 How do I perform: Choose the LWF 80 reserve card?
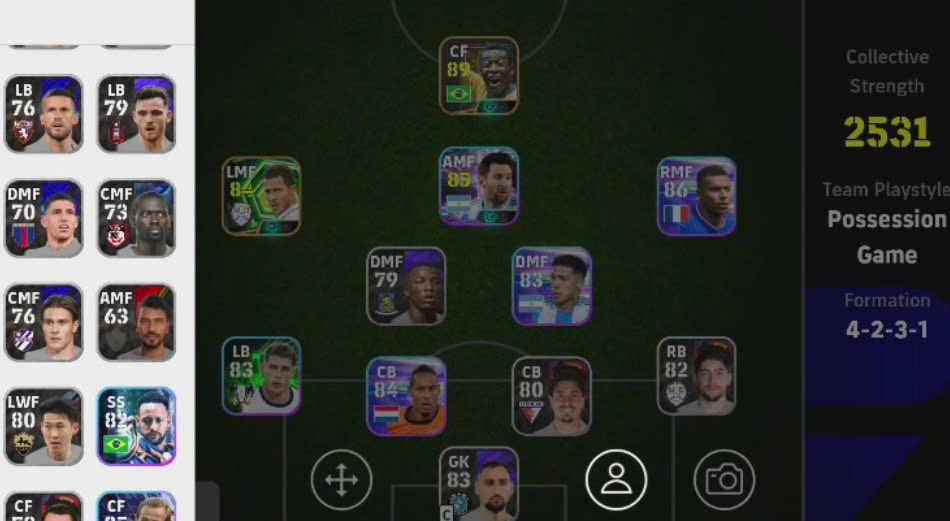point(43,426)
